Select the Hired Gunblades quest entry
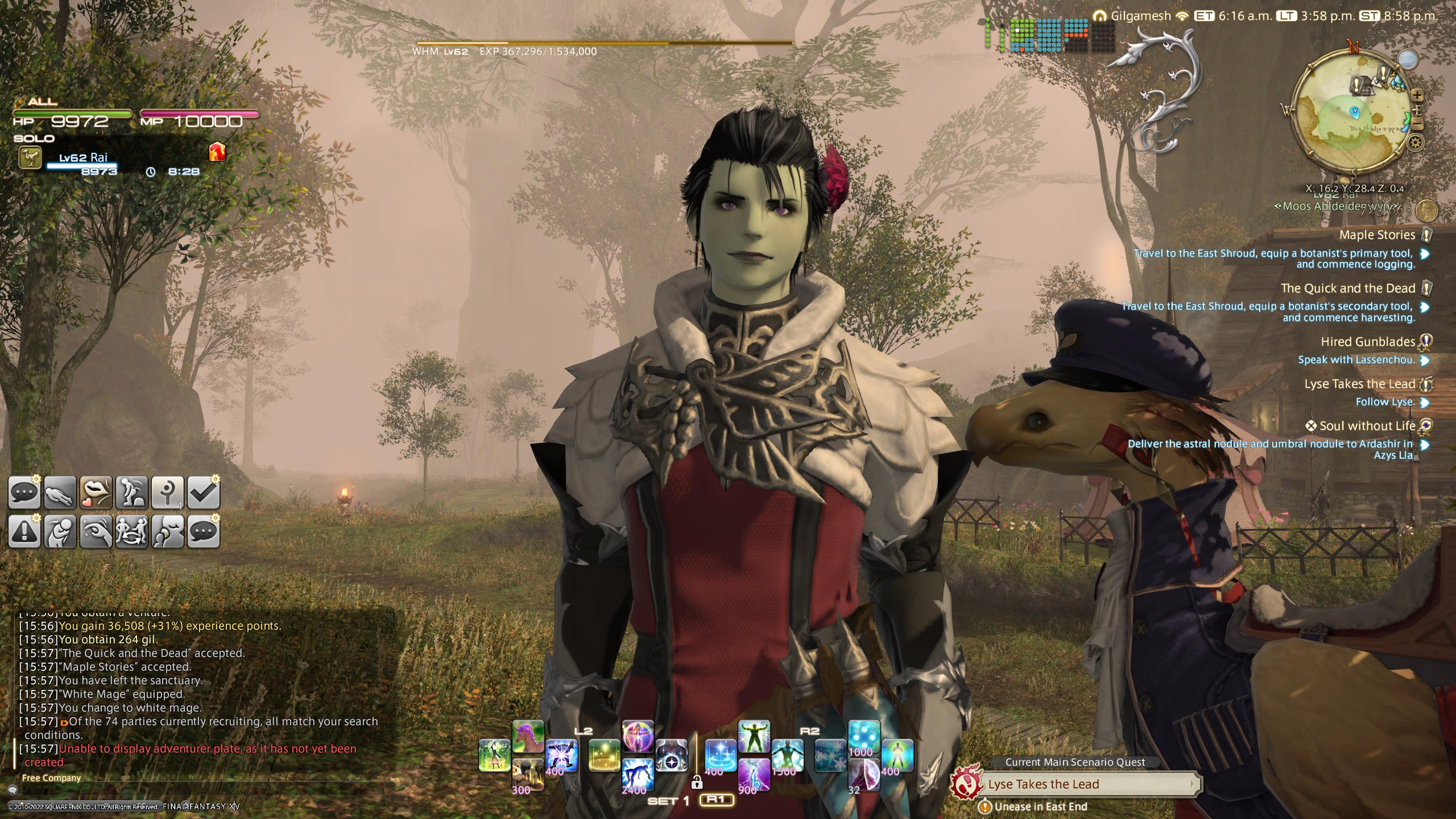This screenshot has height=819, width=1456. (1367, 341)
